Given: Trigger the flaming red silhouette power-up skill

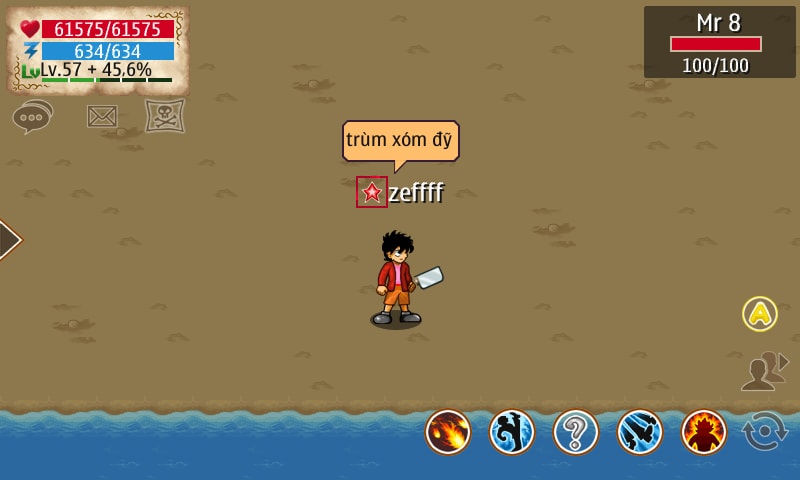Looking at the screenshot, I should 704,432.
